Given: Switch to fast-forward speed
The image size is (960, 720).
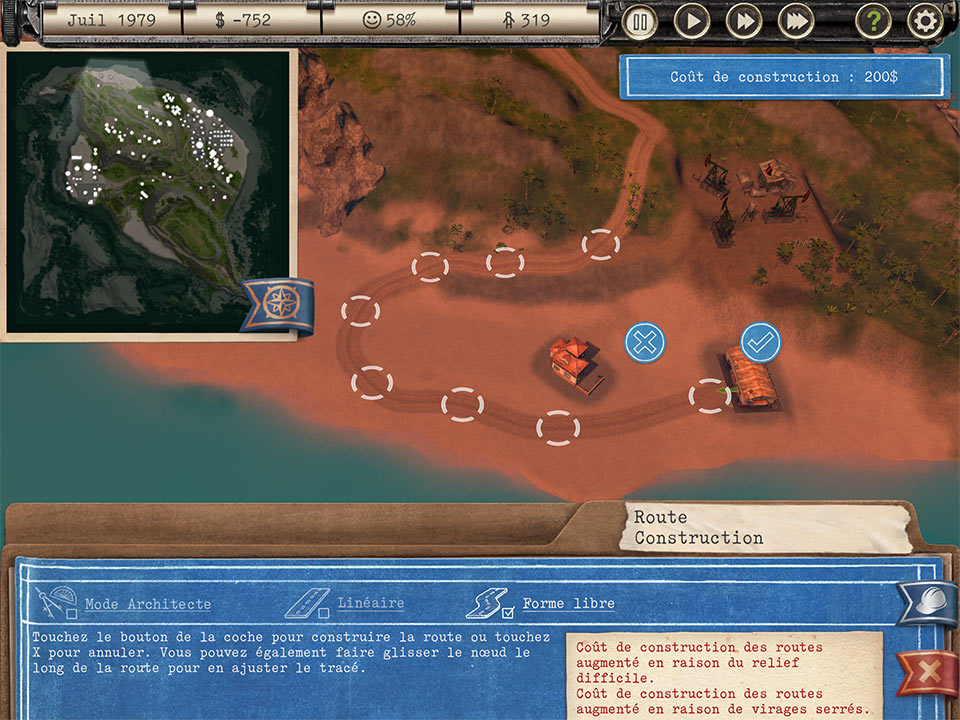Looking at the screenshot, I should [x=743, y=20].
